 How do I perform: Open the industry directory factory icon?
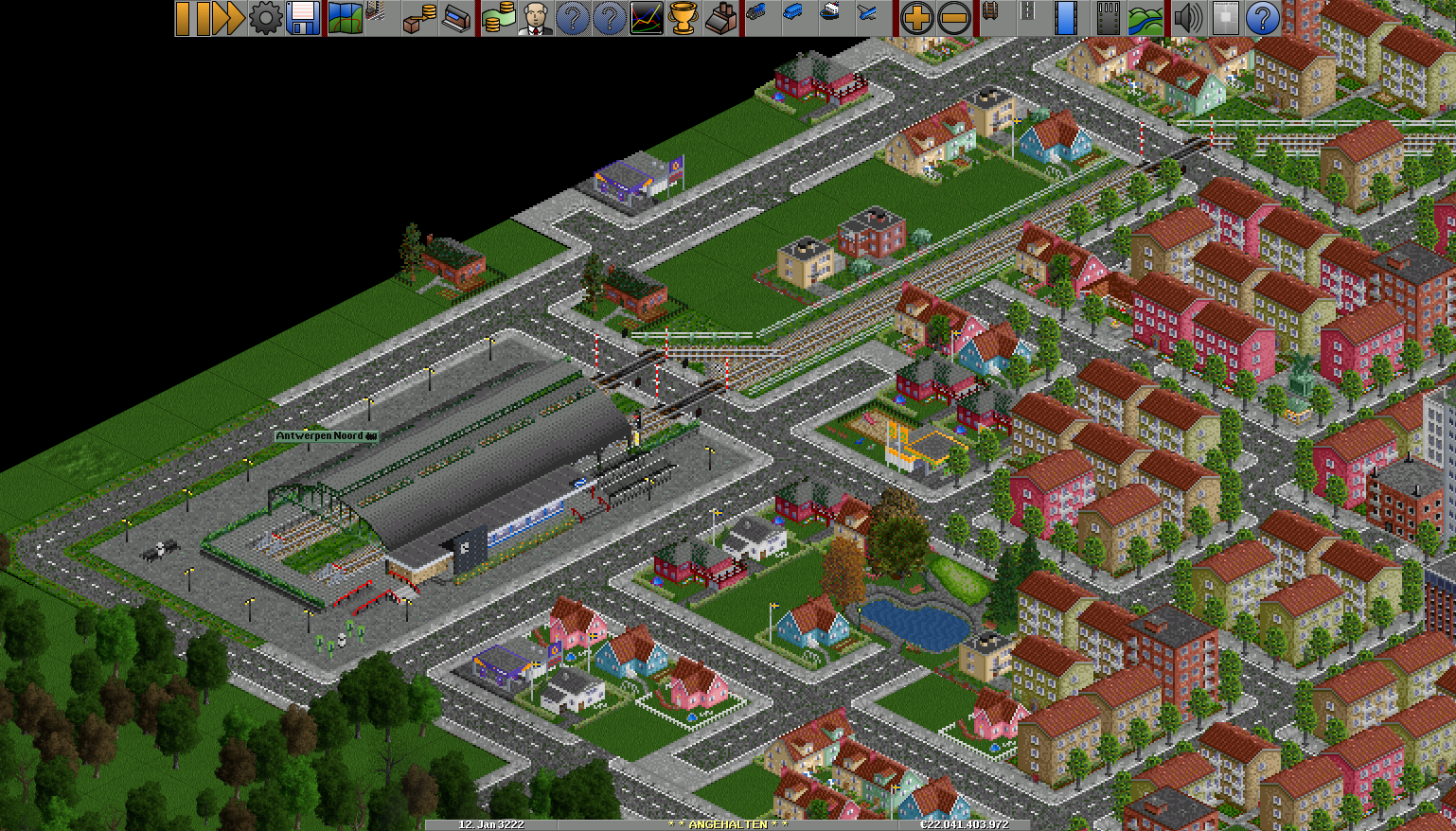pos(720,18)
